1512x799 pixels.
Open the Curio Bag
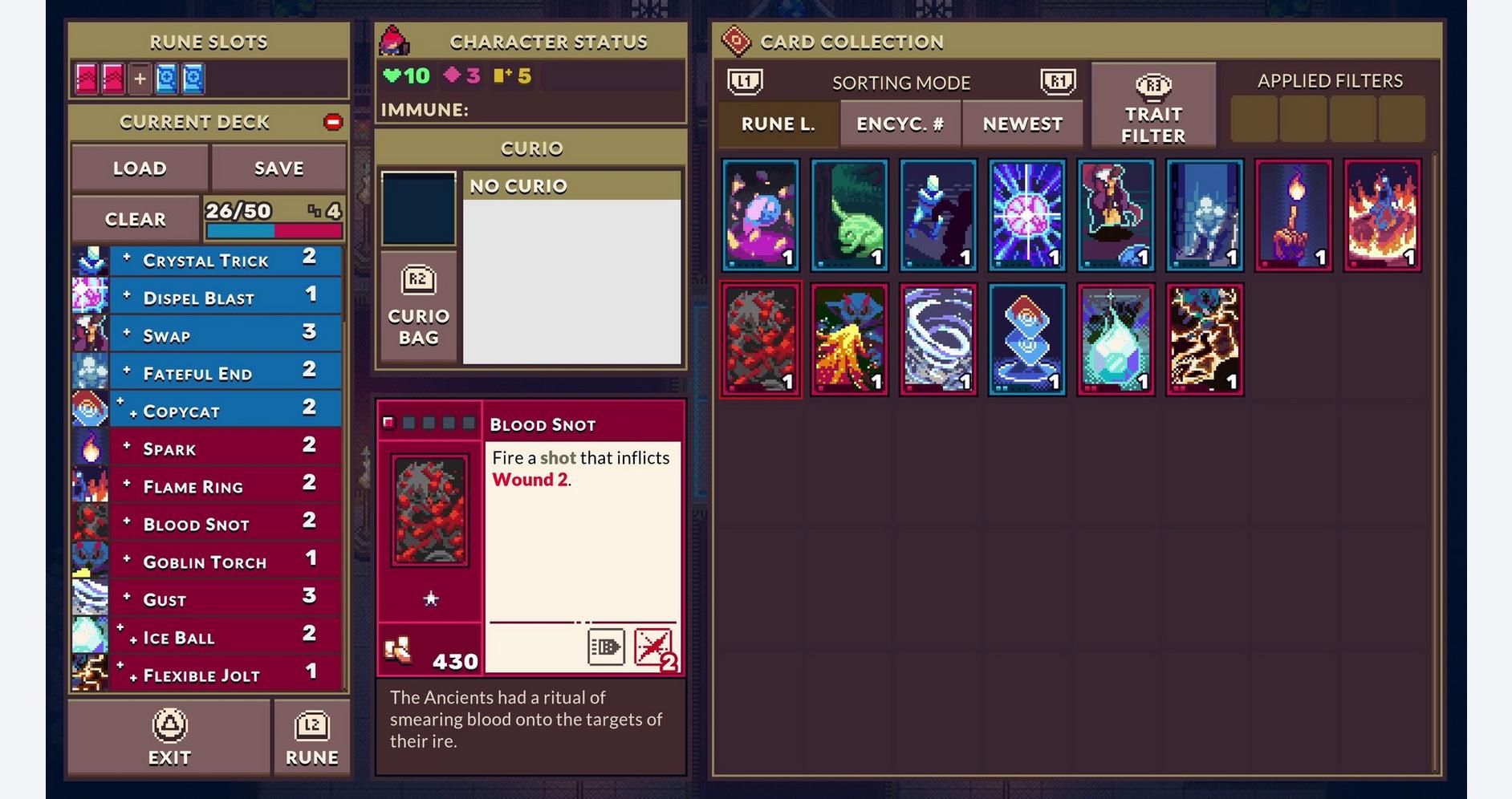coord(418,306)
